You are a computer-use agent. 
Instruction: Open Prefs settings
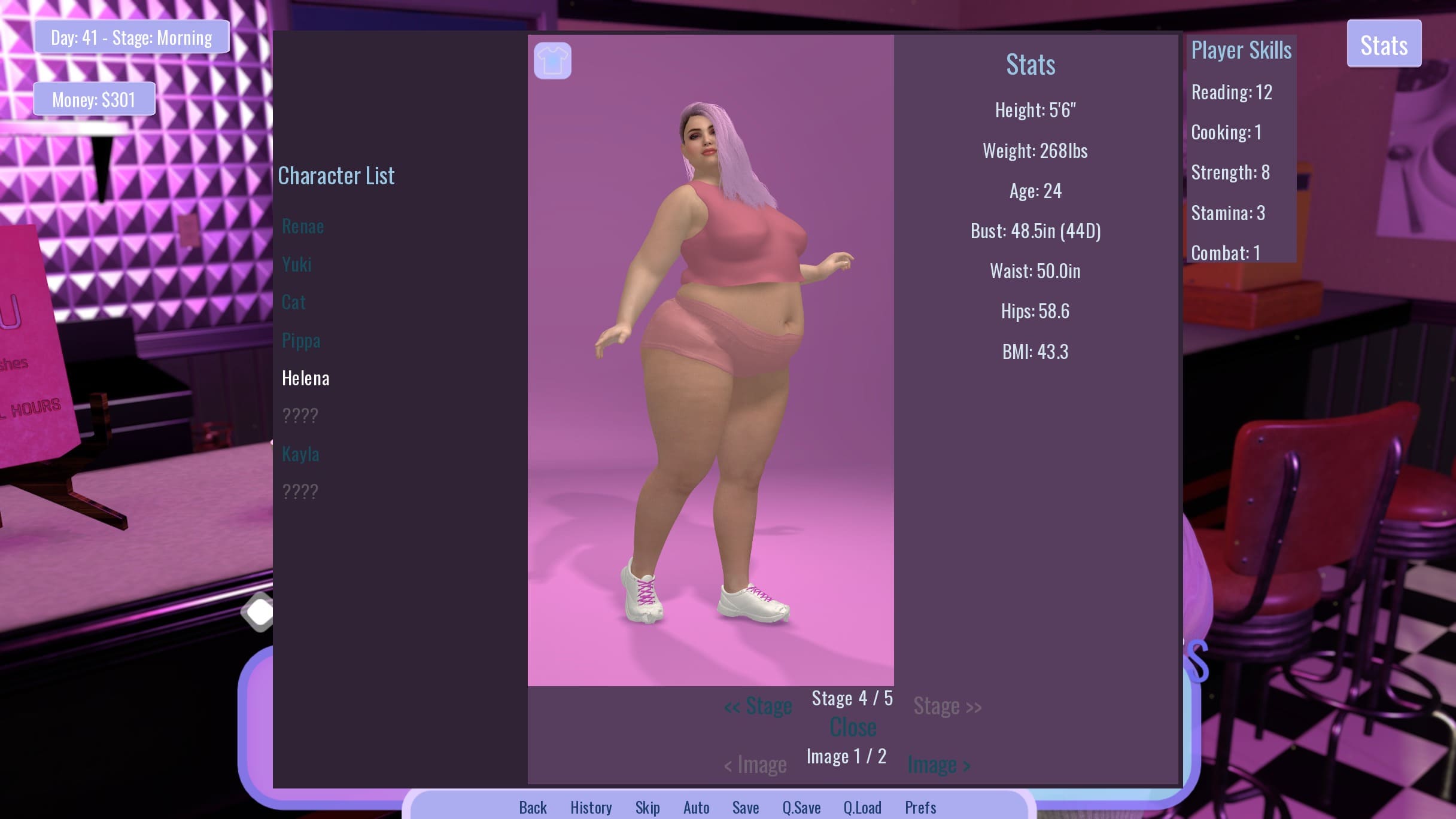click(920, 808)
